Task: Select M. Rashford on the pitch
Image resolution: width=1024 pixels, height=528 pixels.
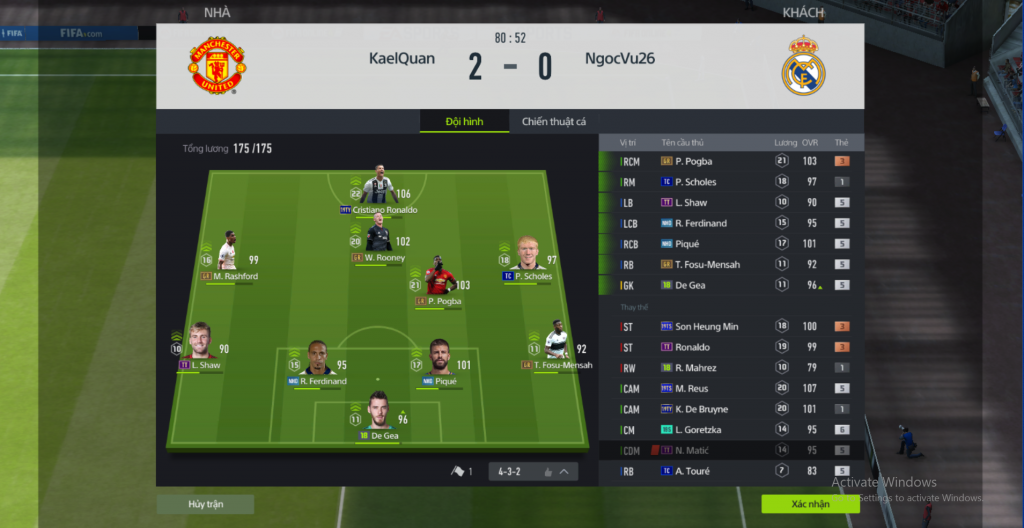Action: coord(228,254)
